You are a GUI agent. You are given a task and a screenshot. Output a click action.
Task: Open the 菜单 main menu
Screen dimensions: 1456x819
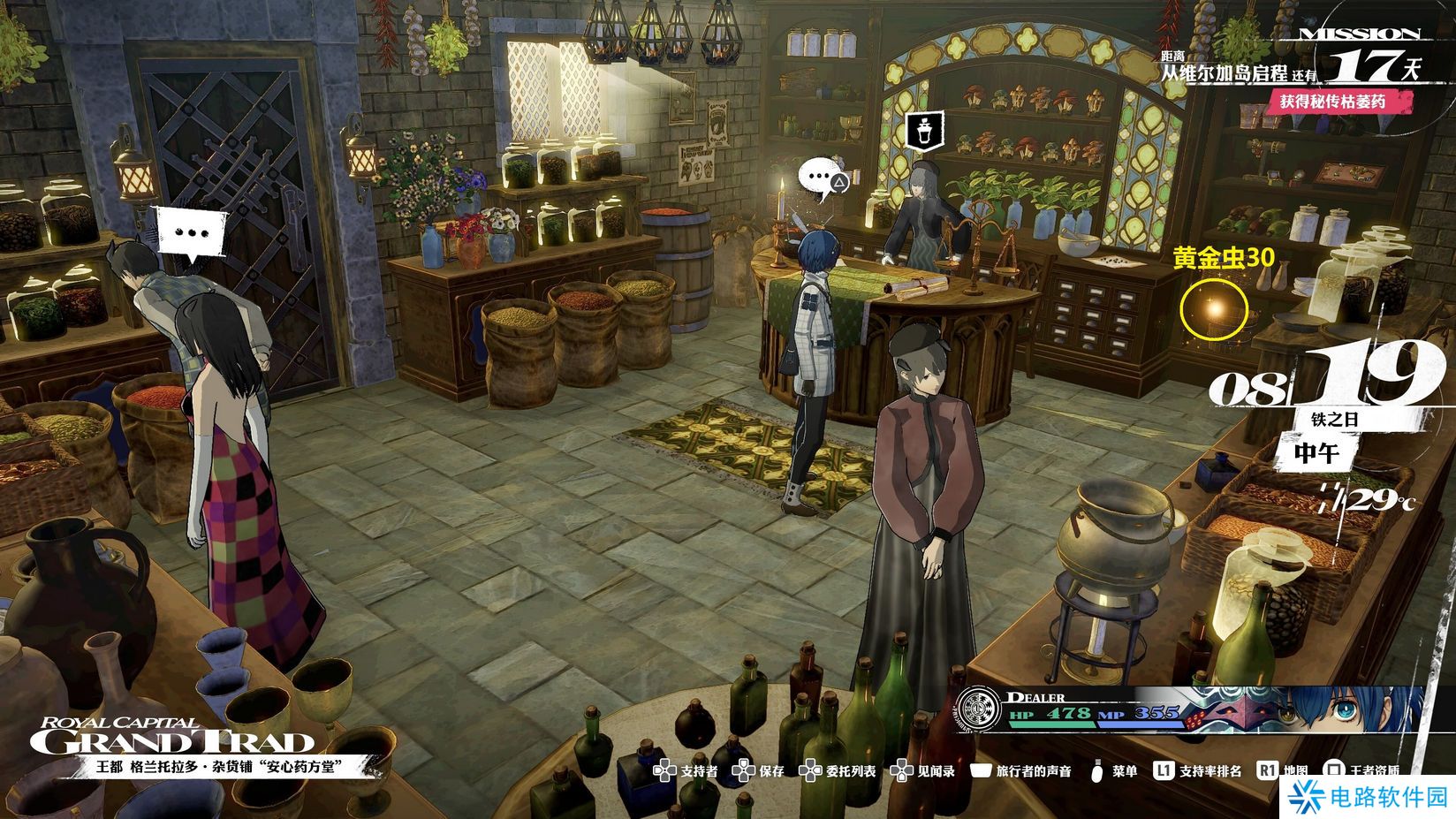pos(1114,771)
